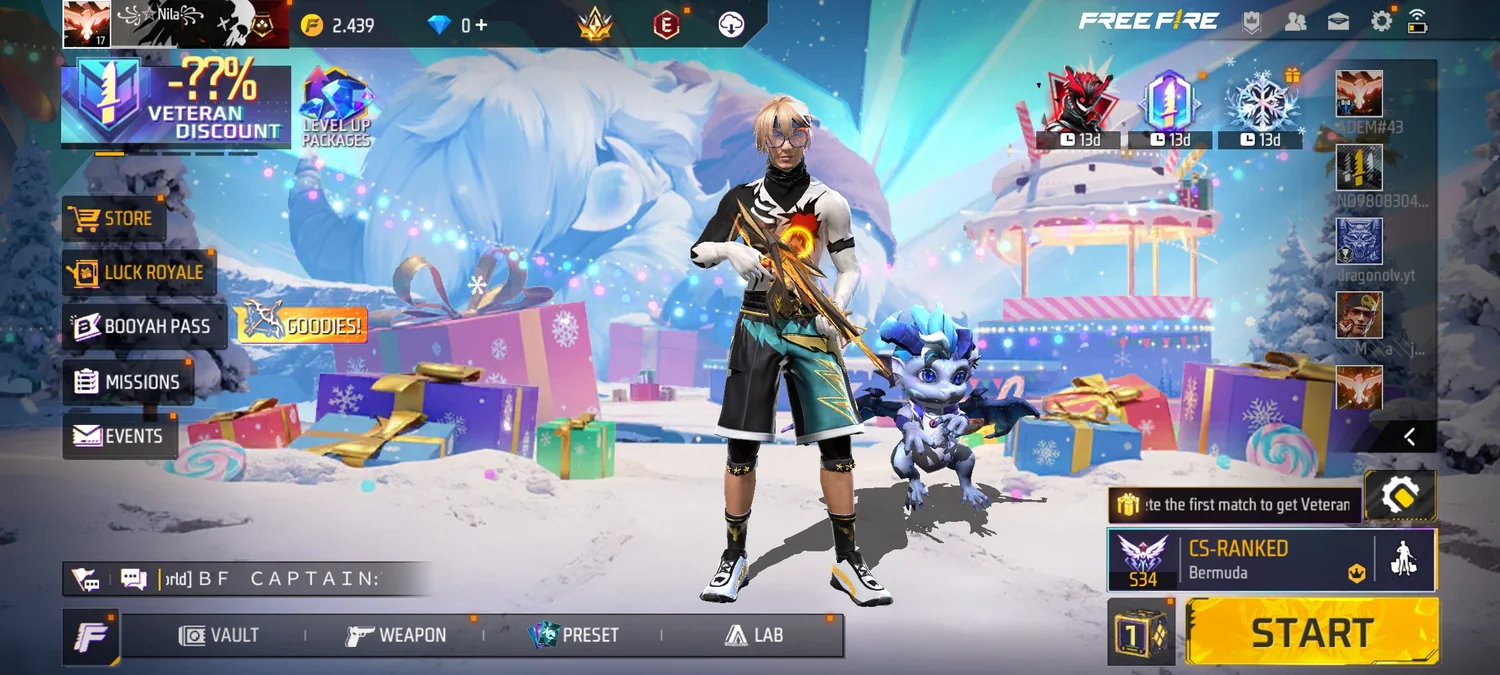Open the Store menu
The image size is (1500, 675).
(115, 219)
